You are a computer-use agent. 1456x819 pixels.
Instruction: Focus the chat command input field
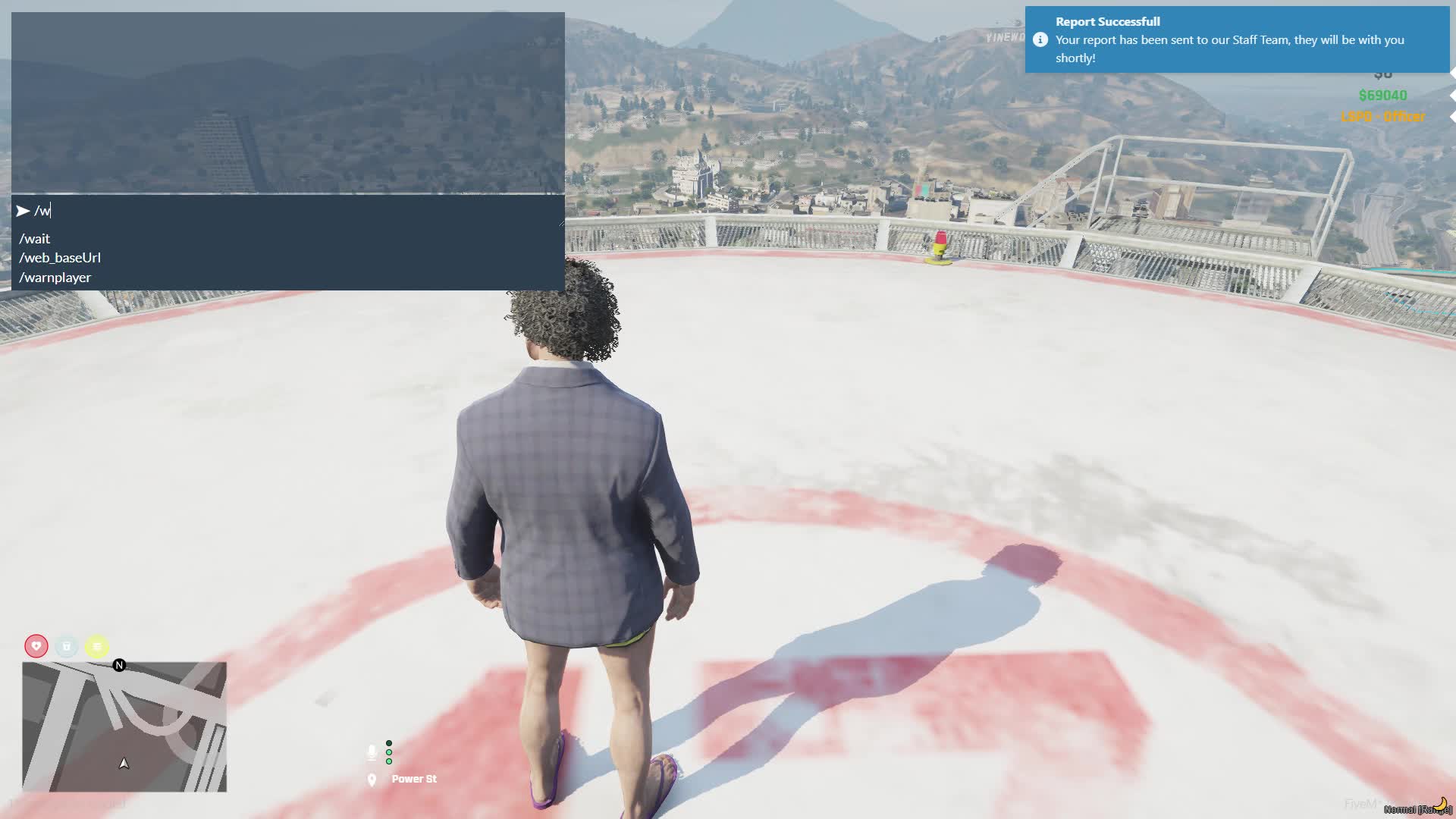click(296, 211)
